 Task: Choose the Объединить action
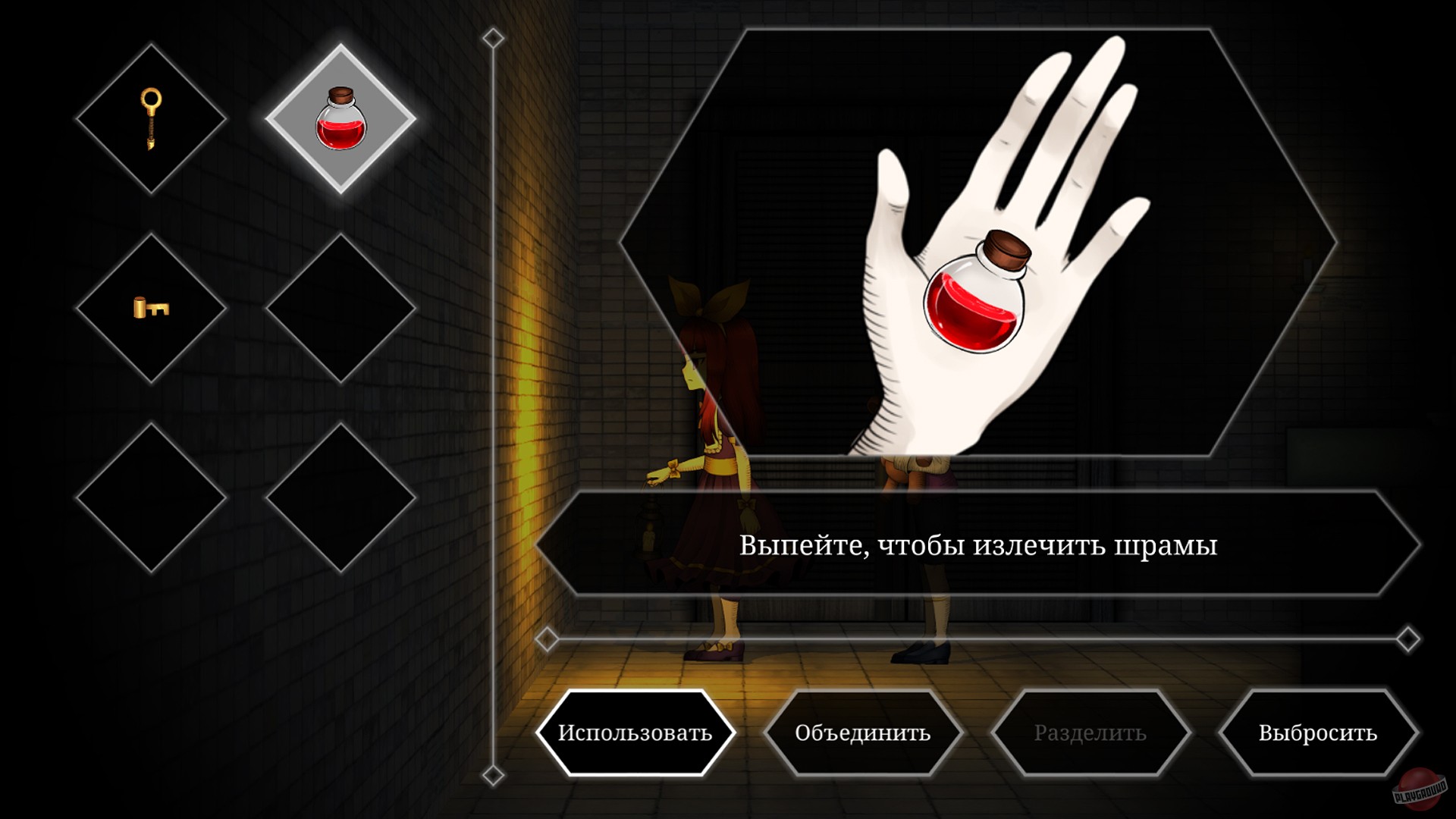(x=863, y=733)
